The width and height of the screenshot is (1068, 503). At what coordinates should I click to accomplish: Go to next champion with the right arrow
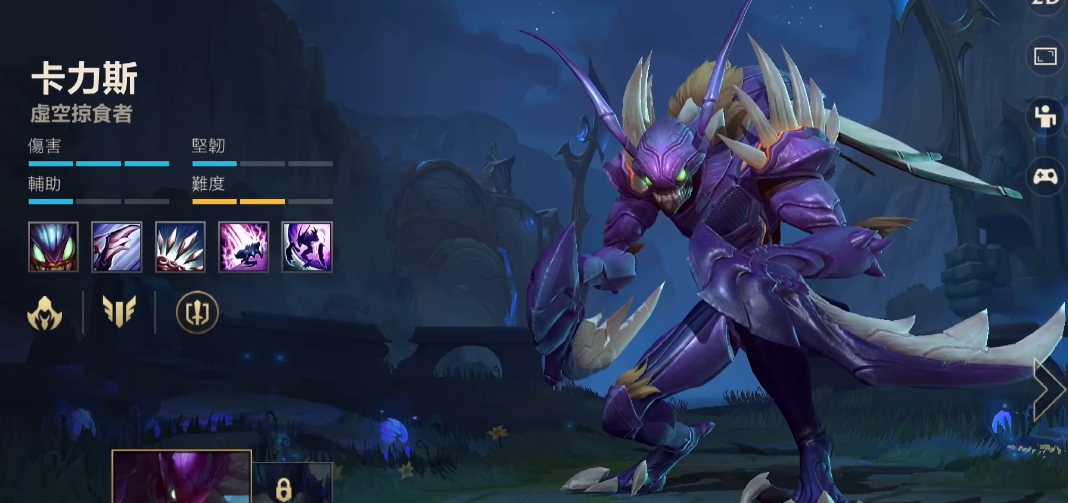(1049, 391)
